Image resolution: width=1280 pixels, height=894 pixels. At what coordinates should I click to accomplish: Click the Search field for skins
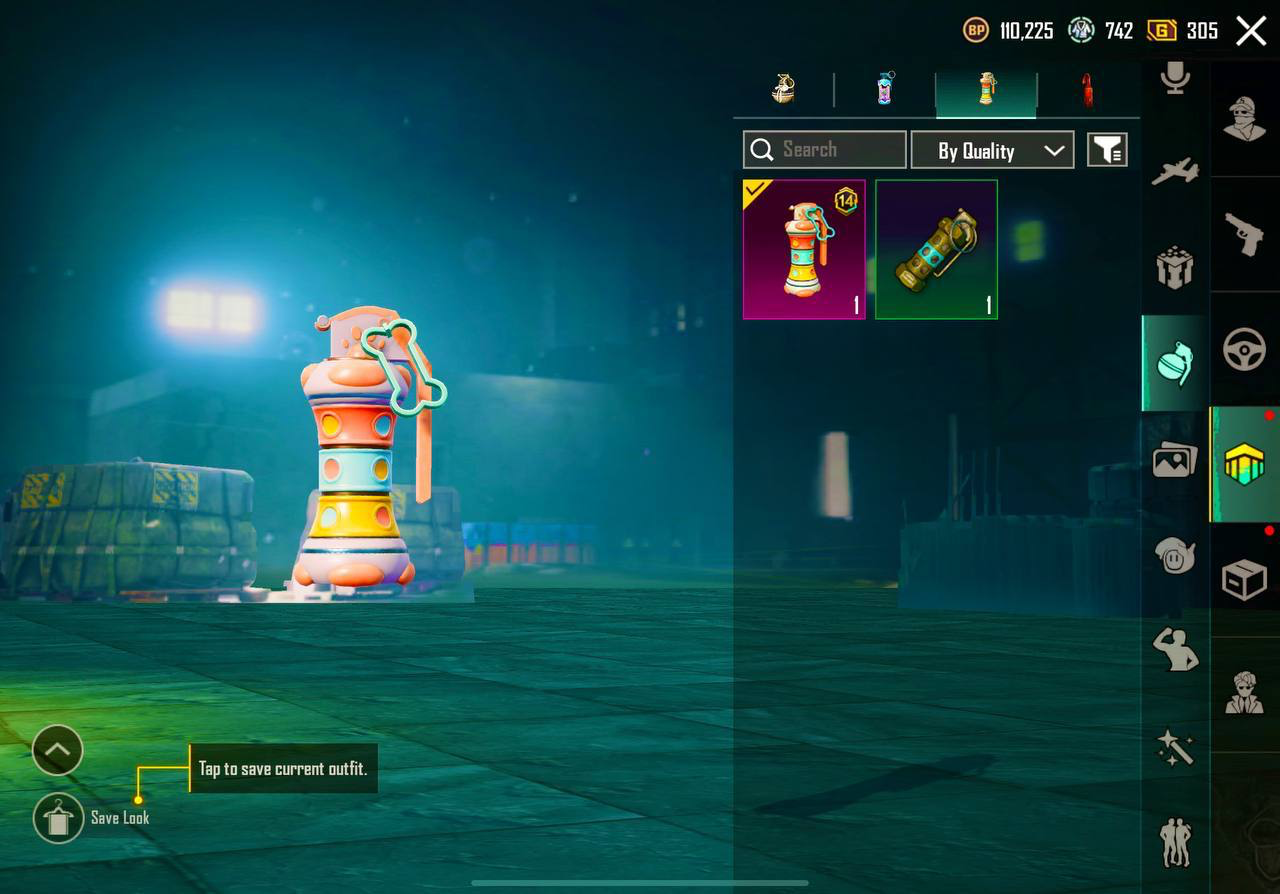(x=825, y=150)
